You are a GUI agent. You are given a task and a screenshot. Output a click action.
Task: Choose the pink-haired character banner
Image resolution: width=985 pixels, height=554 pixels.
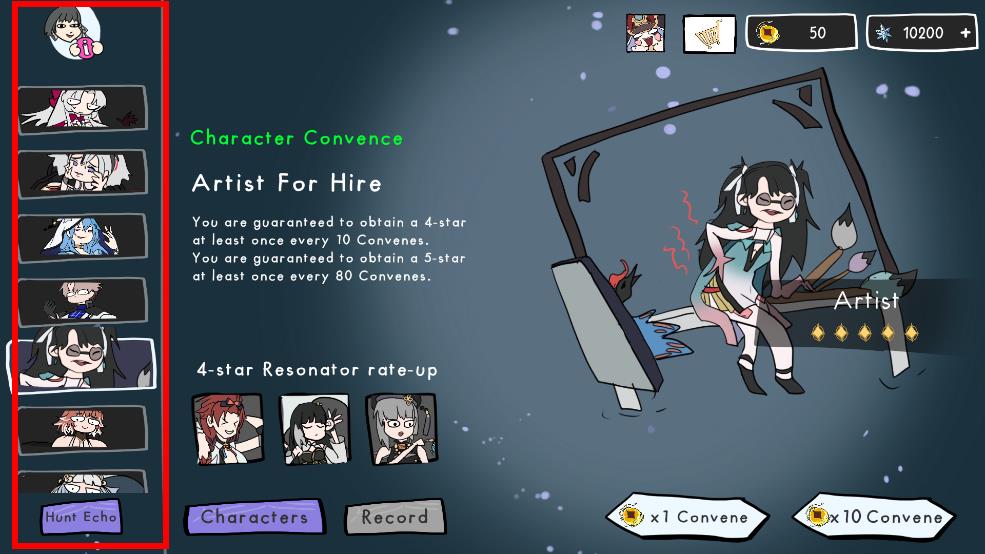pos(82,429)
